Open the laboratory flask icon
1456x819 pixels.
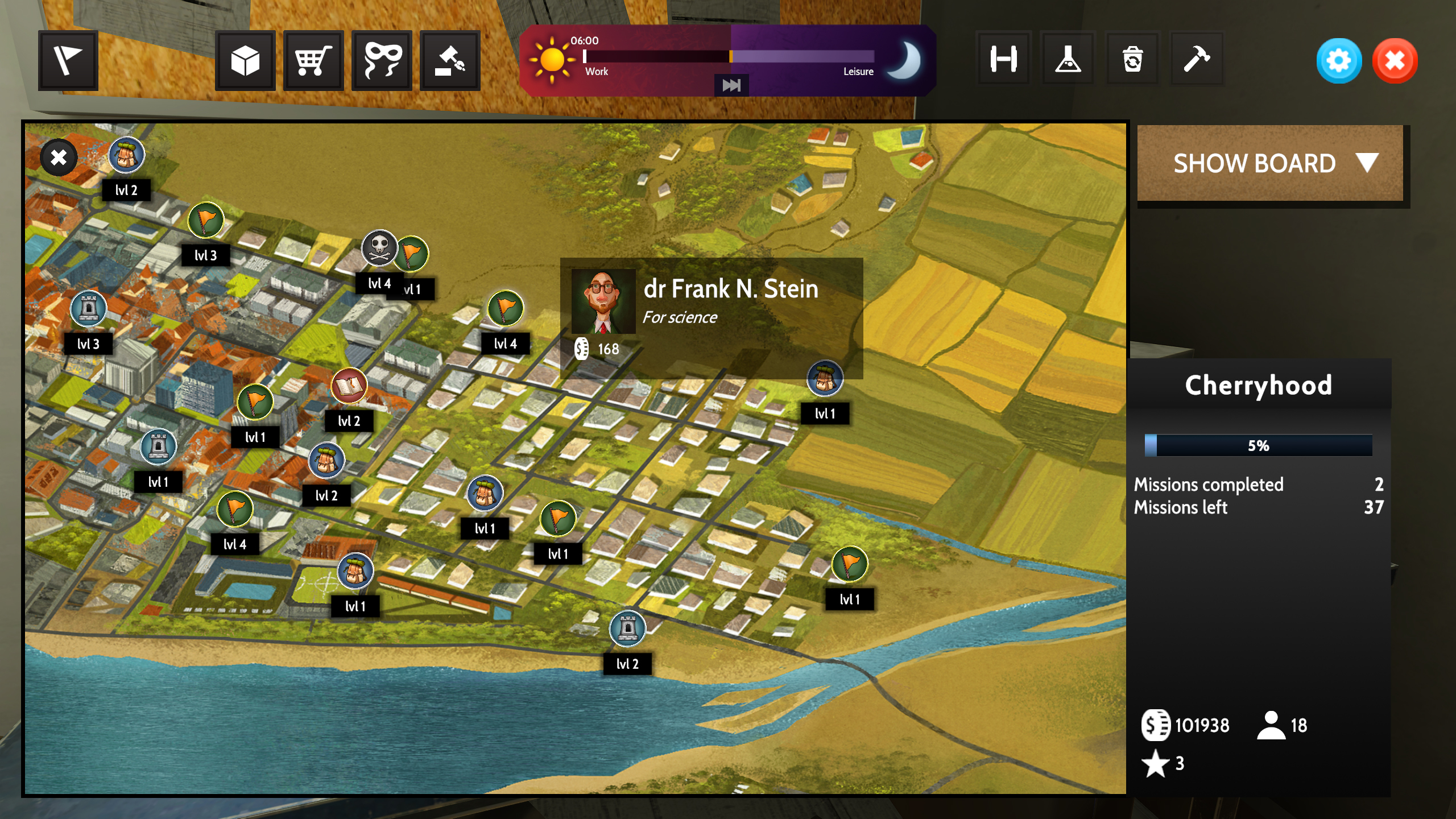click(x=1068, y=59)
